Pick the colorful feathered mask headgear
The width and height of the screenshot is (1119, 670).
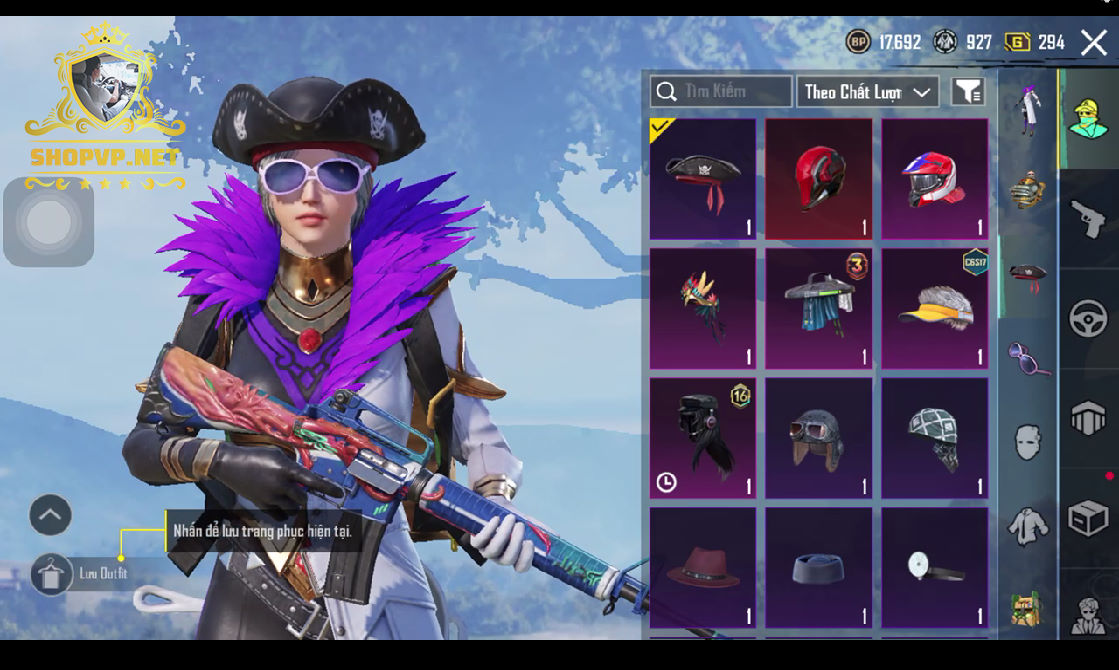(703, 309)
